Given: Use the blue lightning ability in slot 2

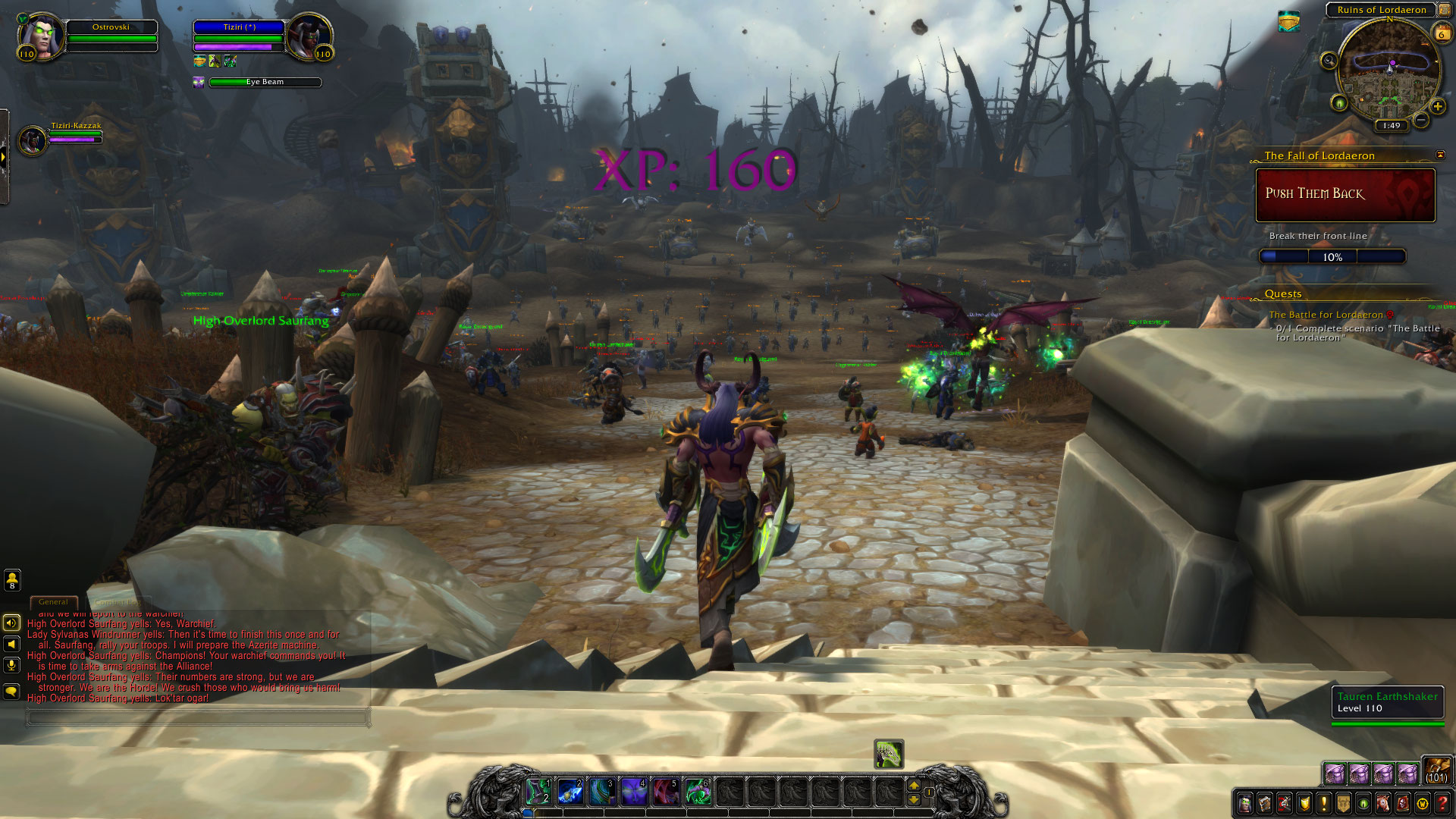Looking at the screenshot, I should pos(570,792).
